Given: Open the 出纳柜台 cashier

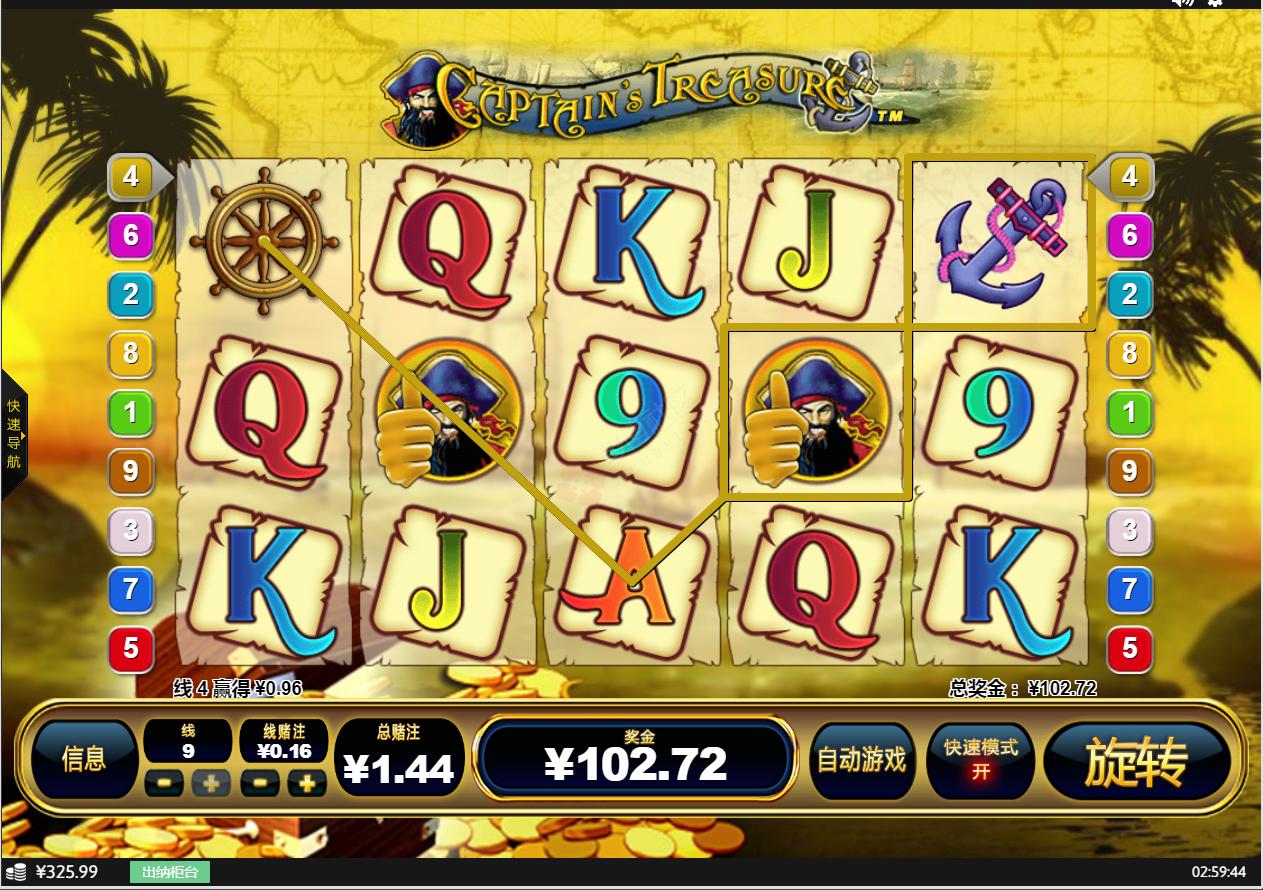Looking at the screenshot, I should [x=170, y=872].
